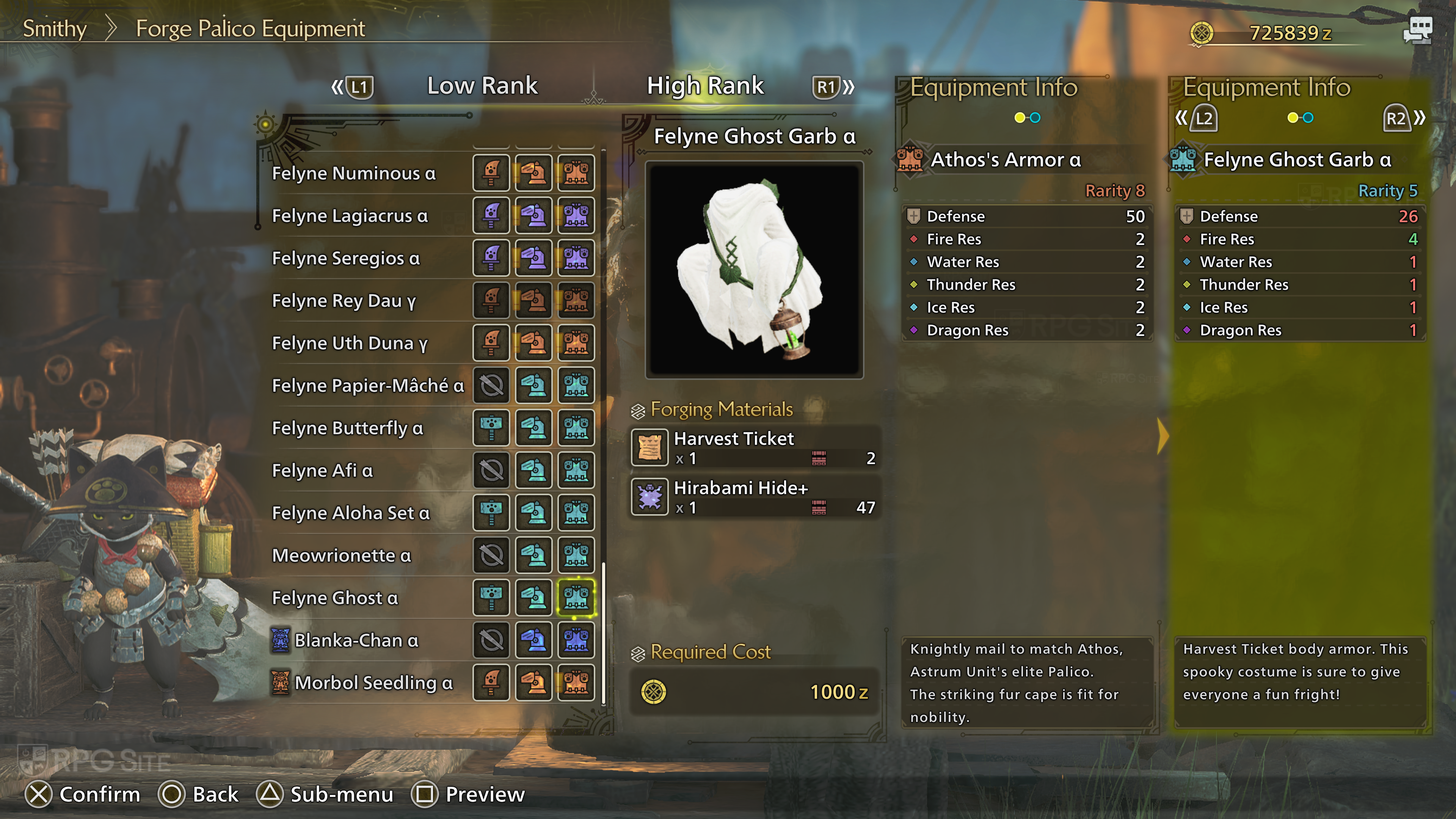
Task: Select the Felyne Numinous α row
Action: click(354, 174)
